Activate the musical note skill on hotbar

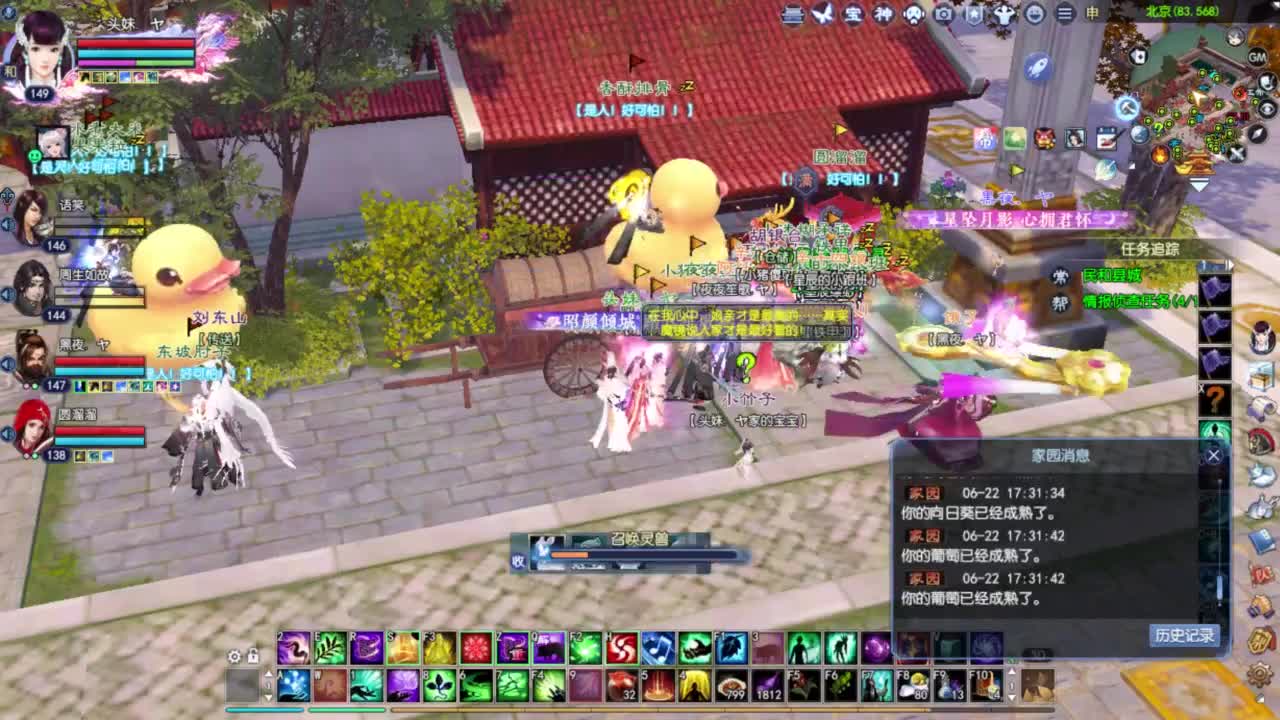[x=656, y=647]
